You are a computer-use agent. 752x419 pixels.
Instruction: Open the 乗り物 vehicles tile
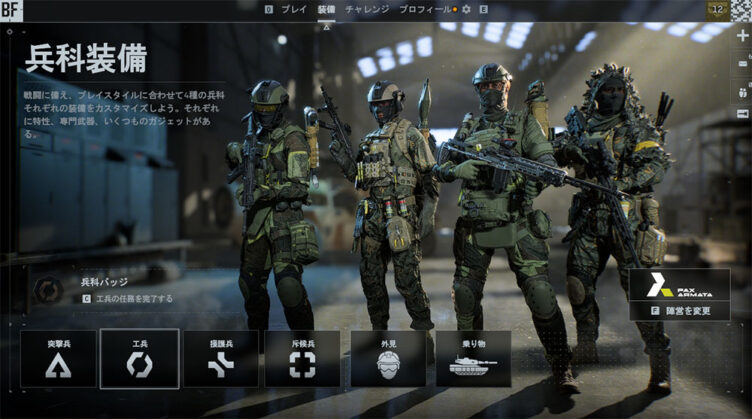(473, 358)
